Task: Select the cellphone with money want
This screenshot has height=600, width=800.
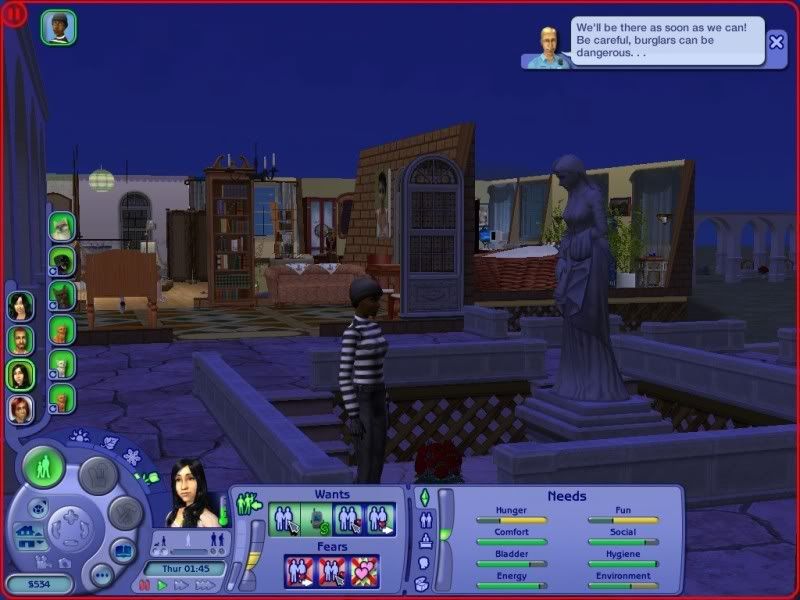Action: coord(316,519)
